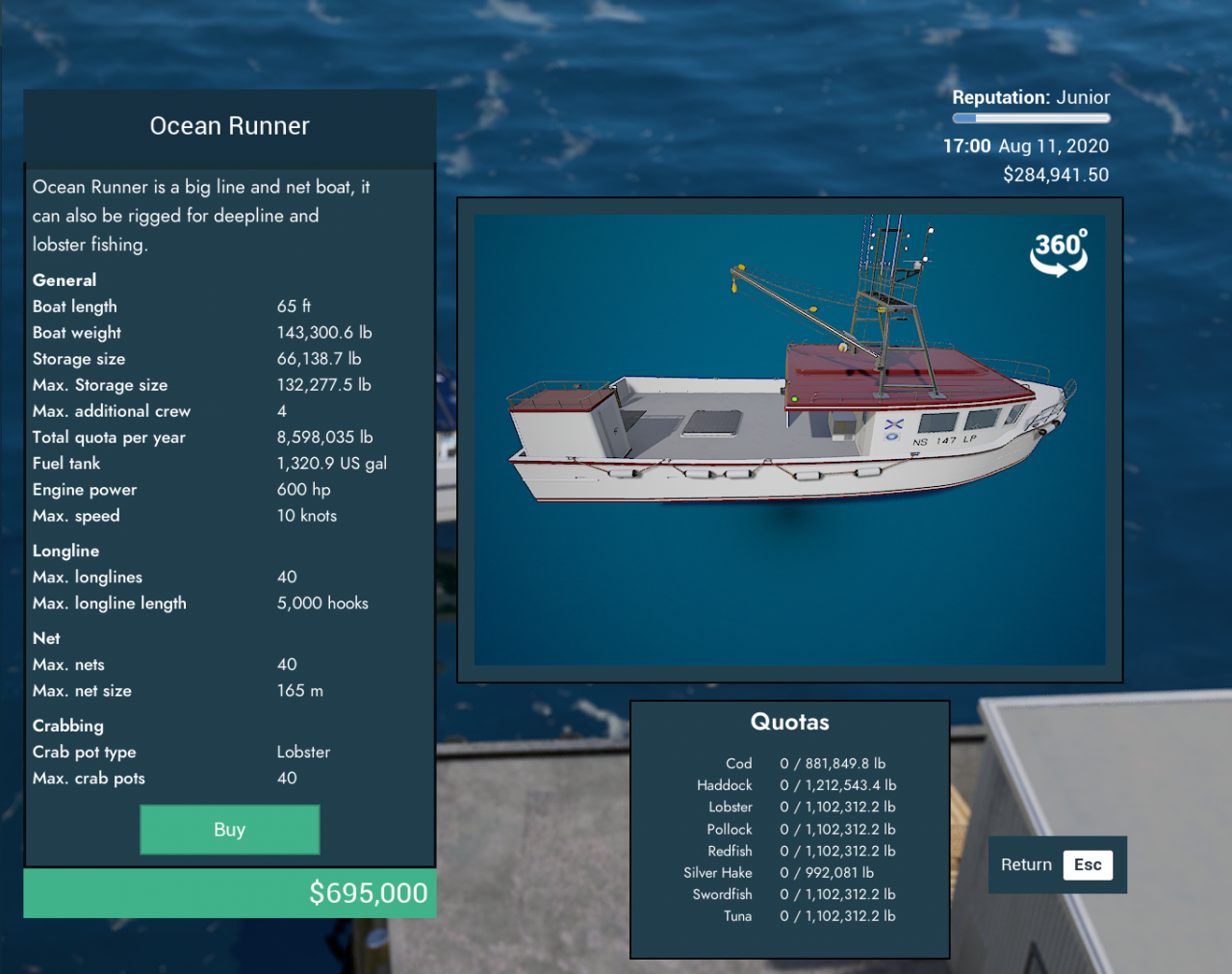
Task: Click the Return button
Action: (x=1056, y=864)
